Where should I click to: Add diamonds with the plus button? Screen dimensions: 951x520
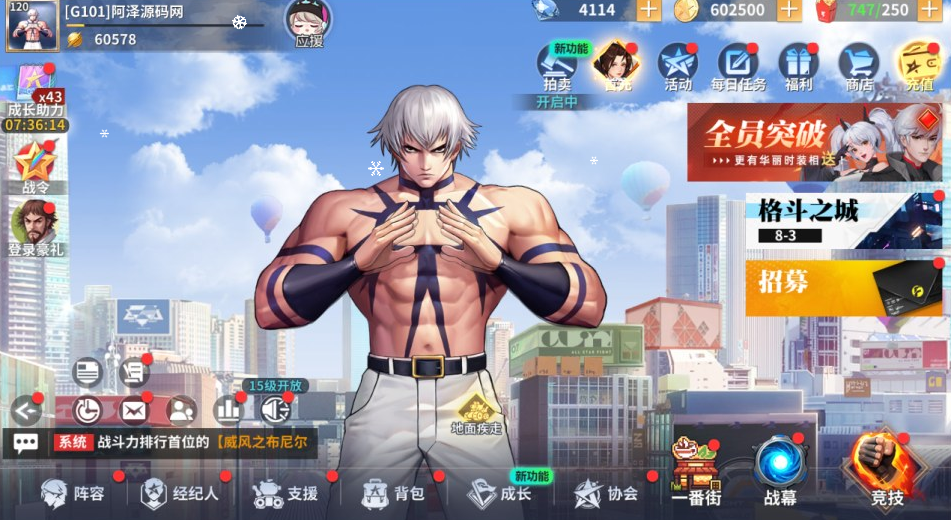point(649,10)
